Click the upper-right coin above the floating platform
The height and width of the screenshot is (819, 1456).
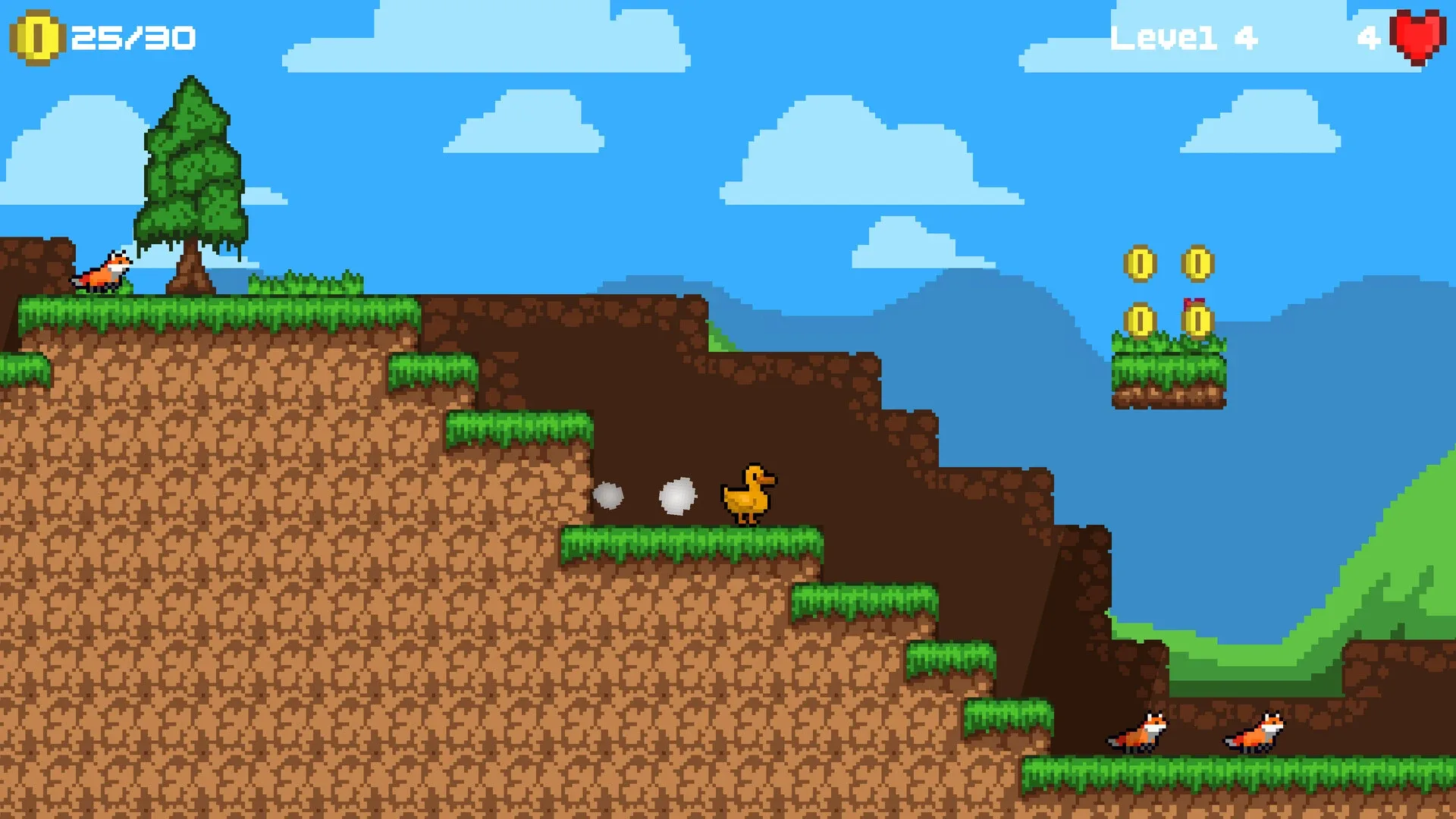[1198, 263]
